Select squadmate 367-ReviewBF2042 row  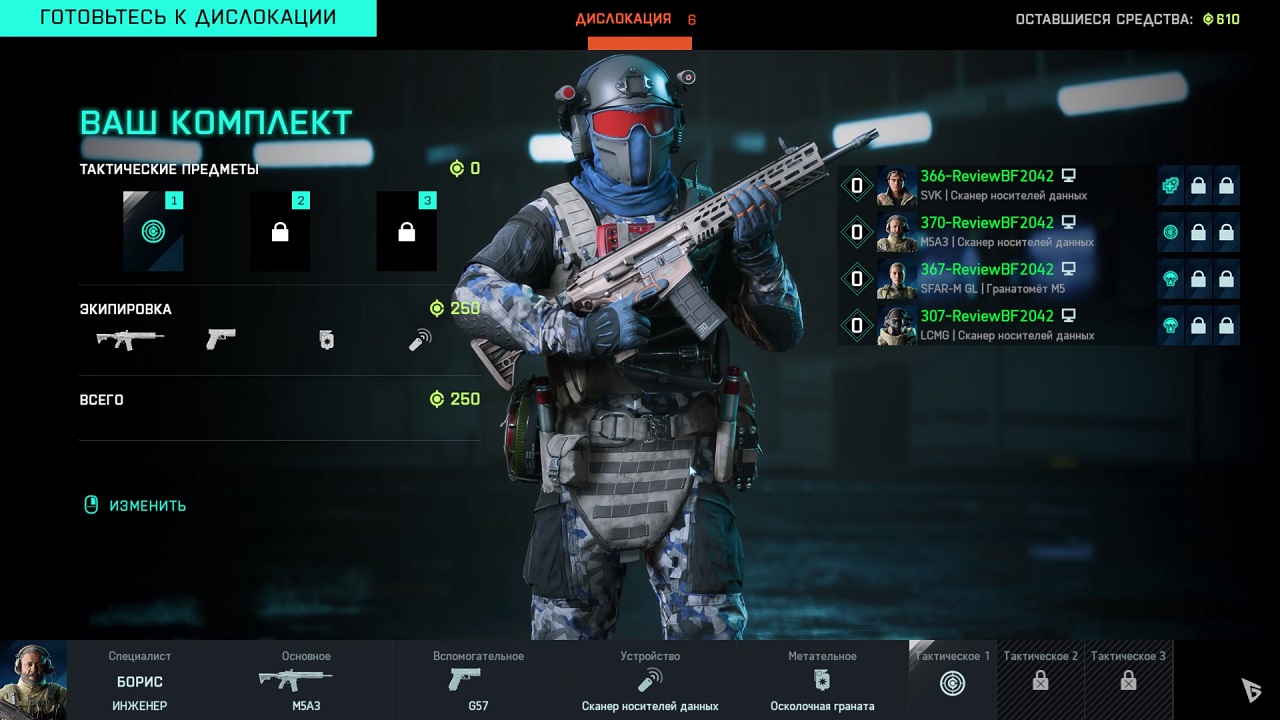(1000, 279)
